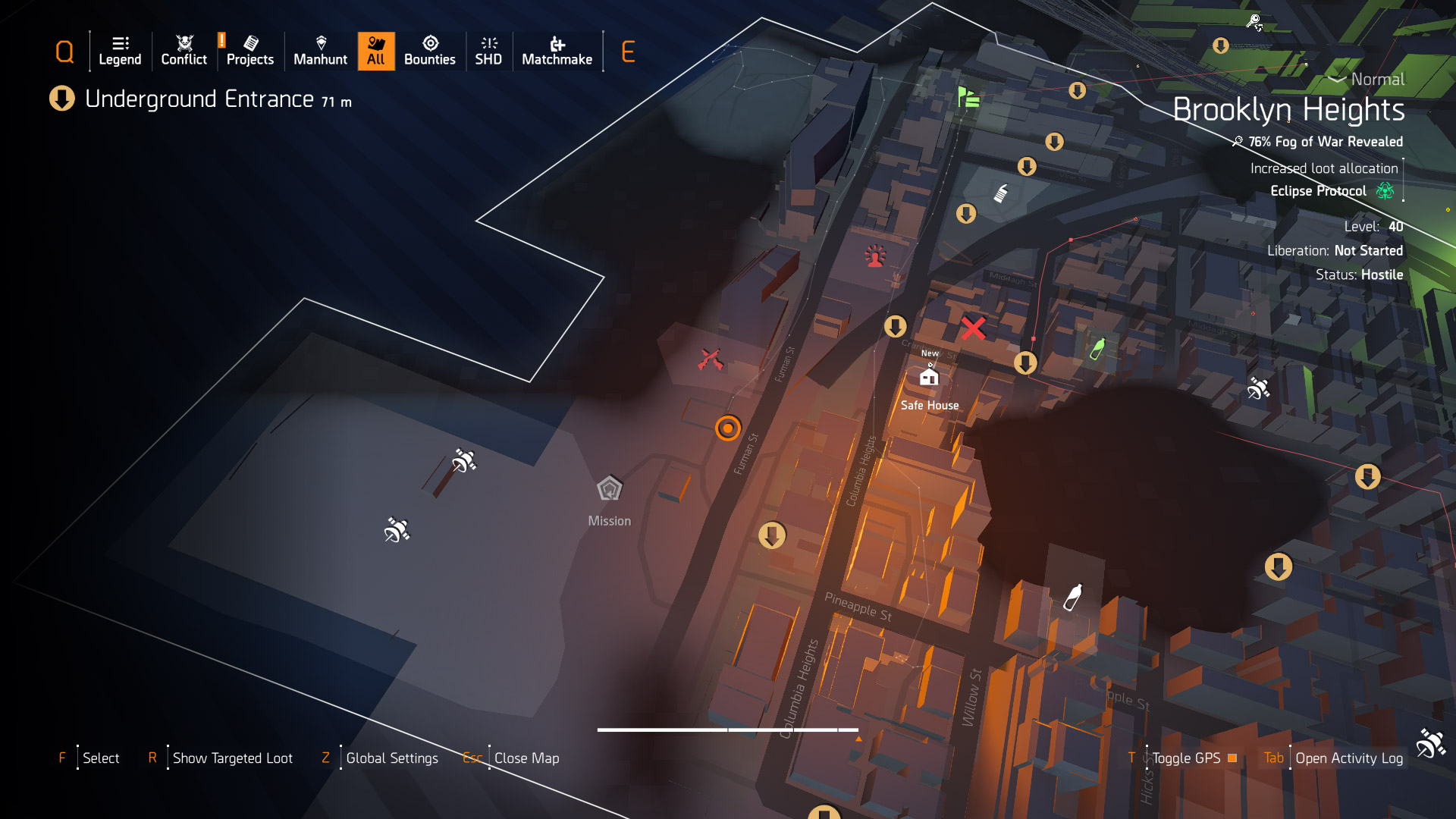1456x819 pixels.
Task: Click the Show Targeted Loot option
Action: (232, 758)
